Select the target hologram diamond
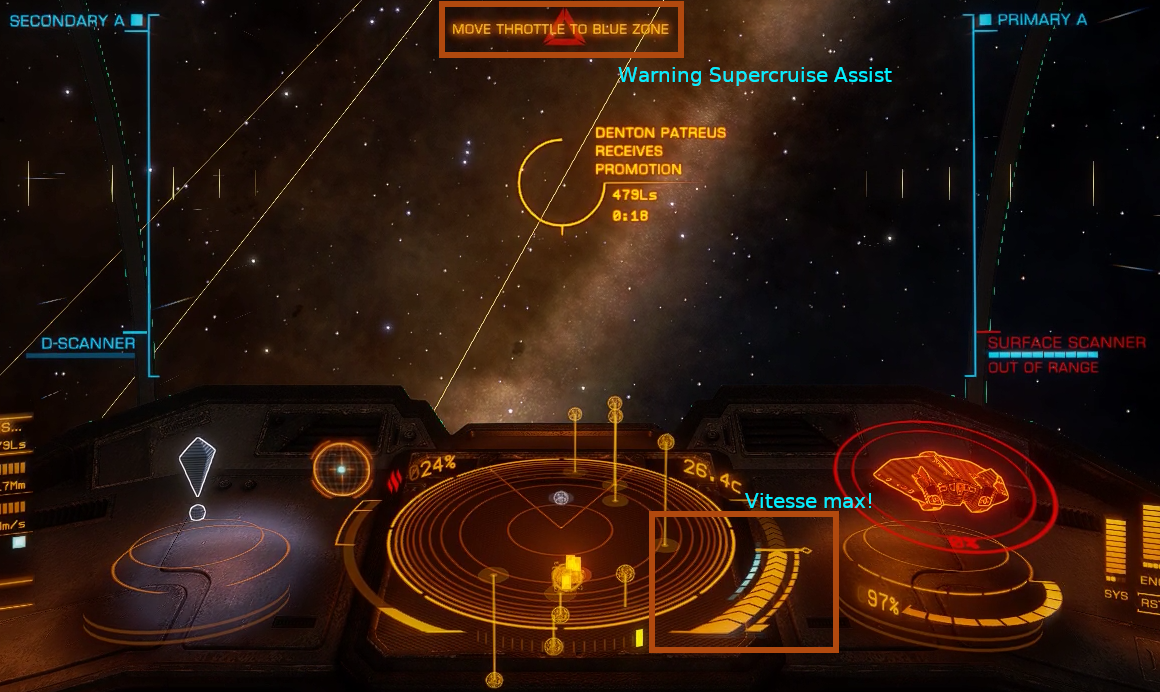 click(197, 465)
